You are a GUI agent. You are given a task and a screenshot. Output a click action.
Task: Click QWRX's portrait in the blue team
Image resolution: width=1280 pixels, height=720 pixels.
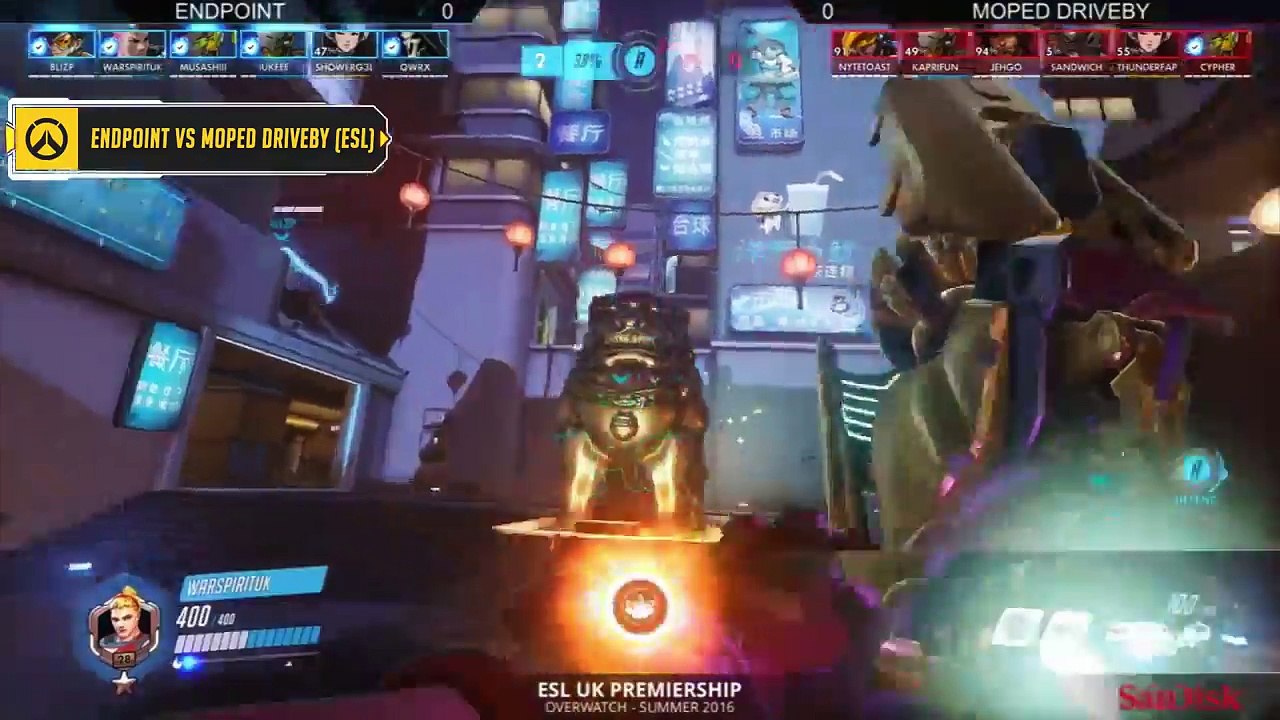click(414, 46)
